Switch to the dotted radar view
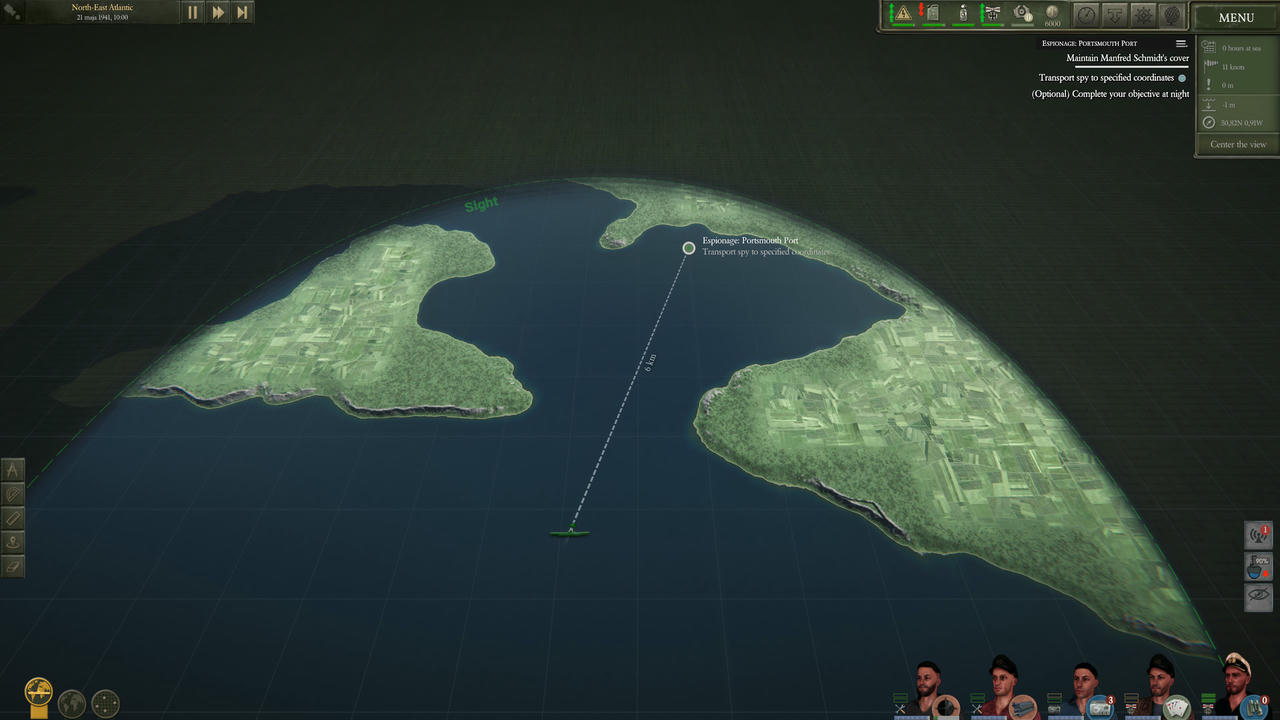The height and width of the screenshot is (720, 1280). pyautogui.click(x=106, y=703)
